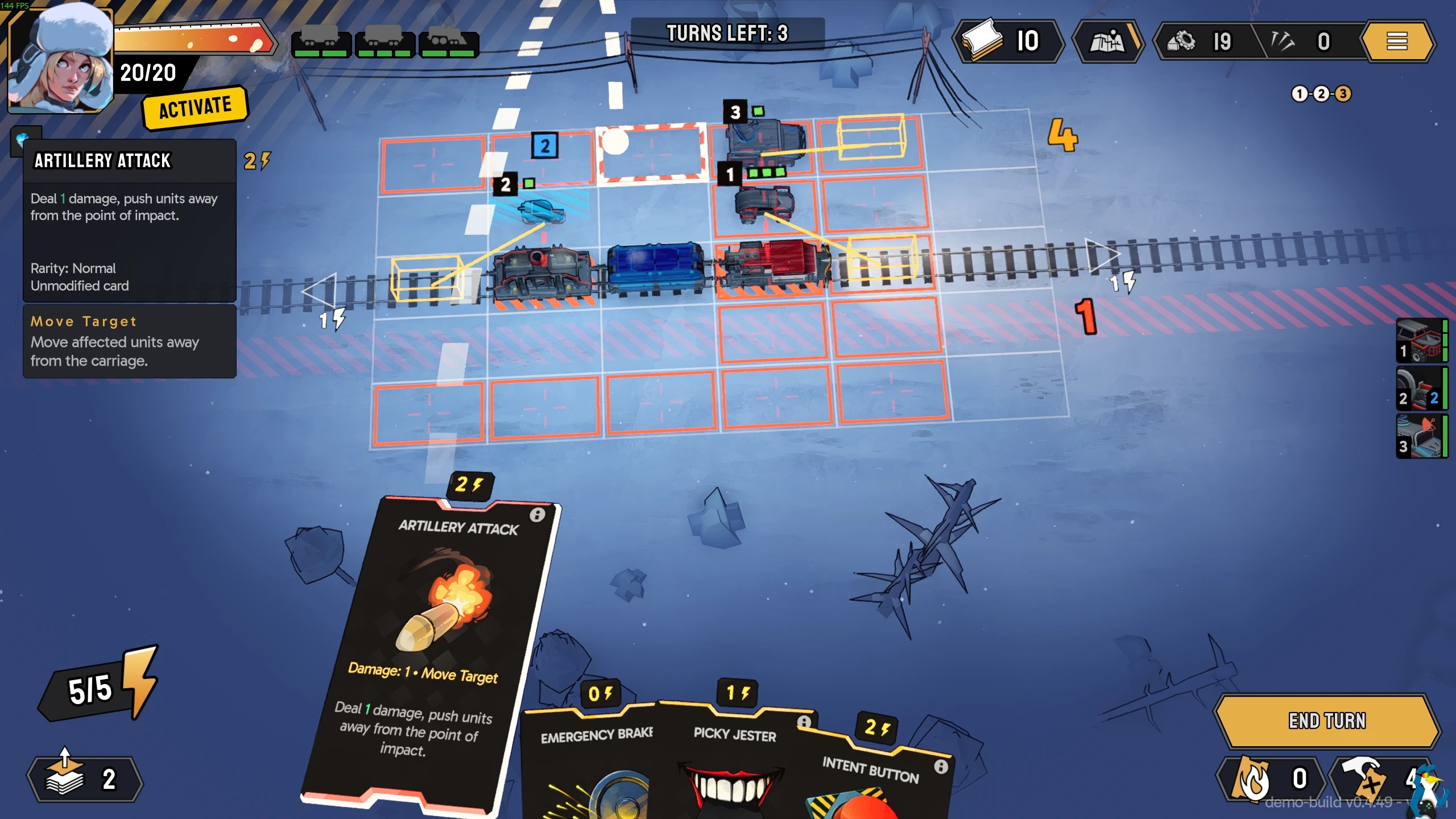Viewport: 1456px width, 819px height.
Task: Select enemy queue portrait number 2
Action: click(1421, 389)
